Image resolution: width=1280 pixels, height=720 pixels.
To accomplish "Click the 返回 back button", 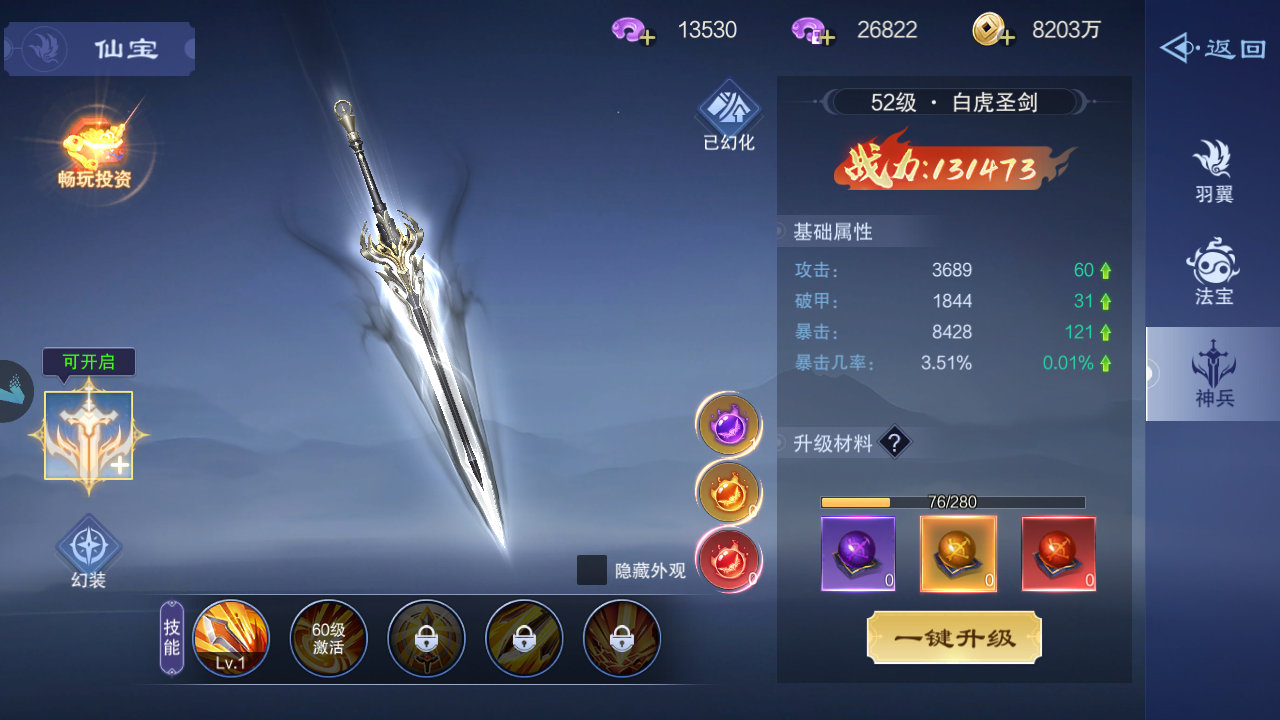I will click(1213, 48).
